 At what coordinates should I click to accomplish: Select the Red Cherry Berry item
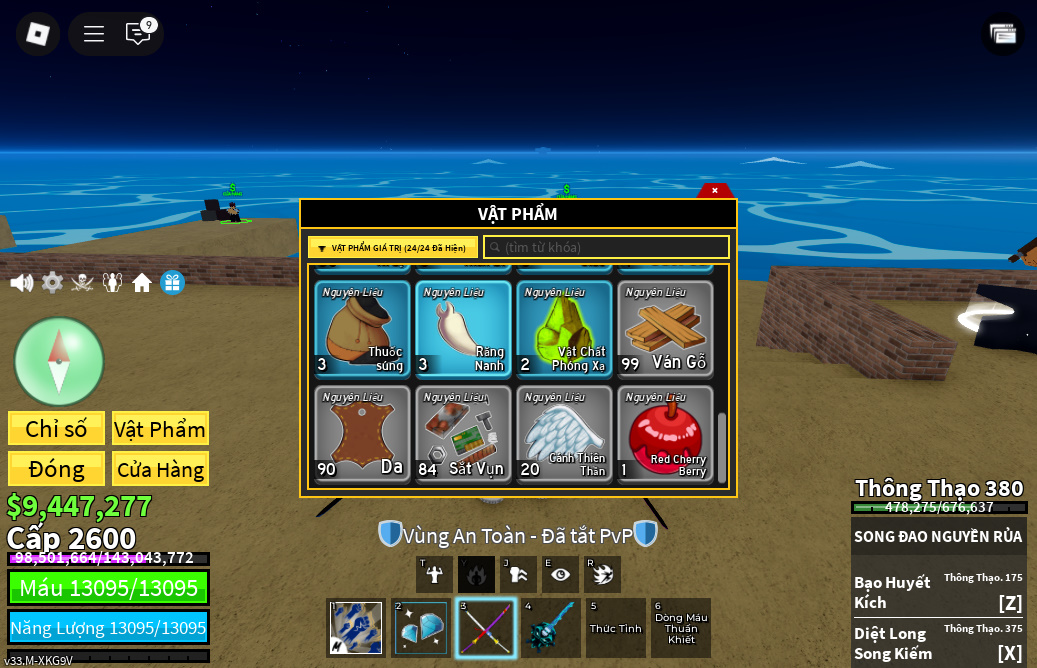665,434
